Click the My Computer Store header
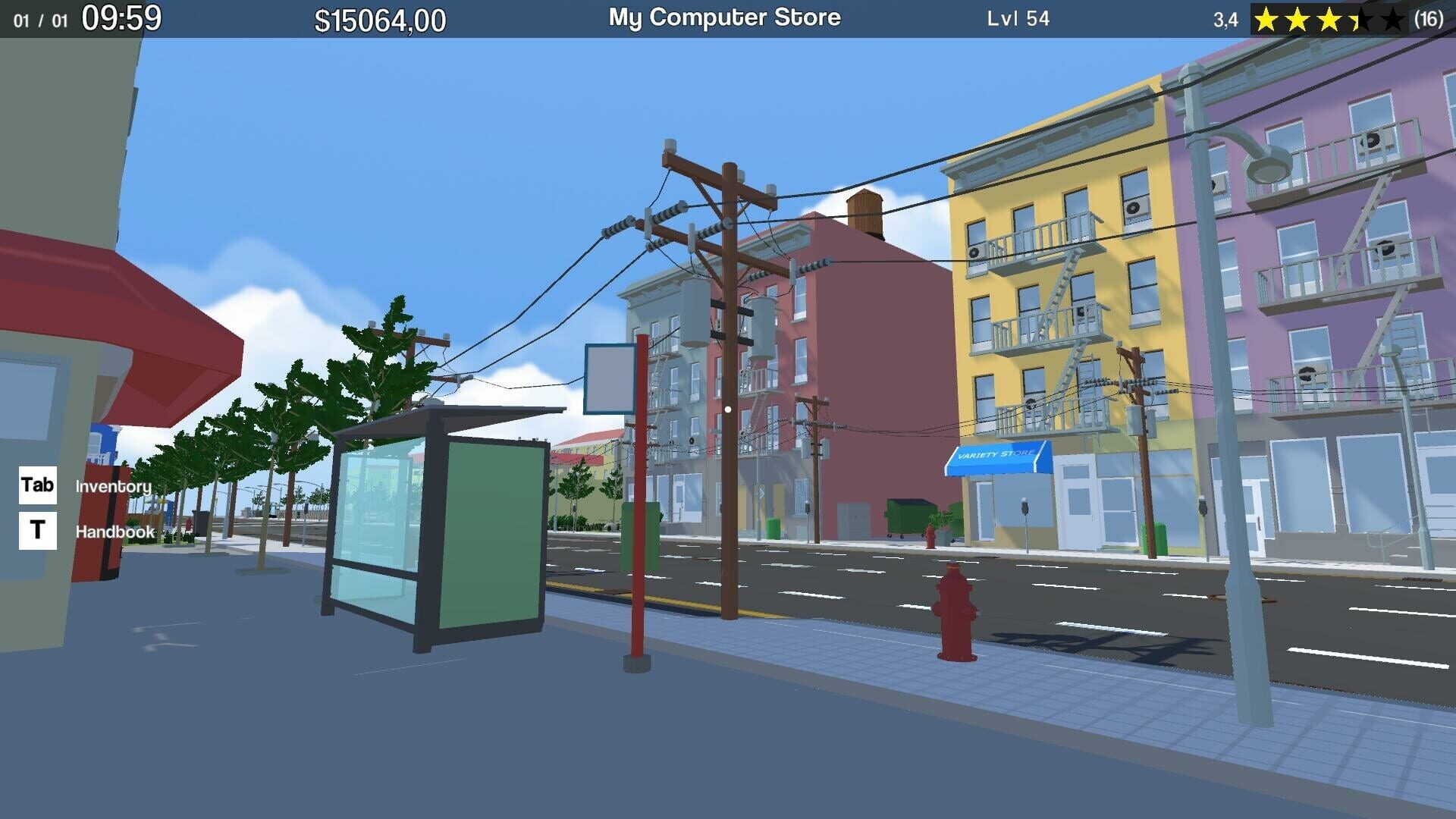This screenshot has width=1456, height=819. click(723, 17)
